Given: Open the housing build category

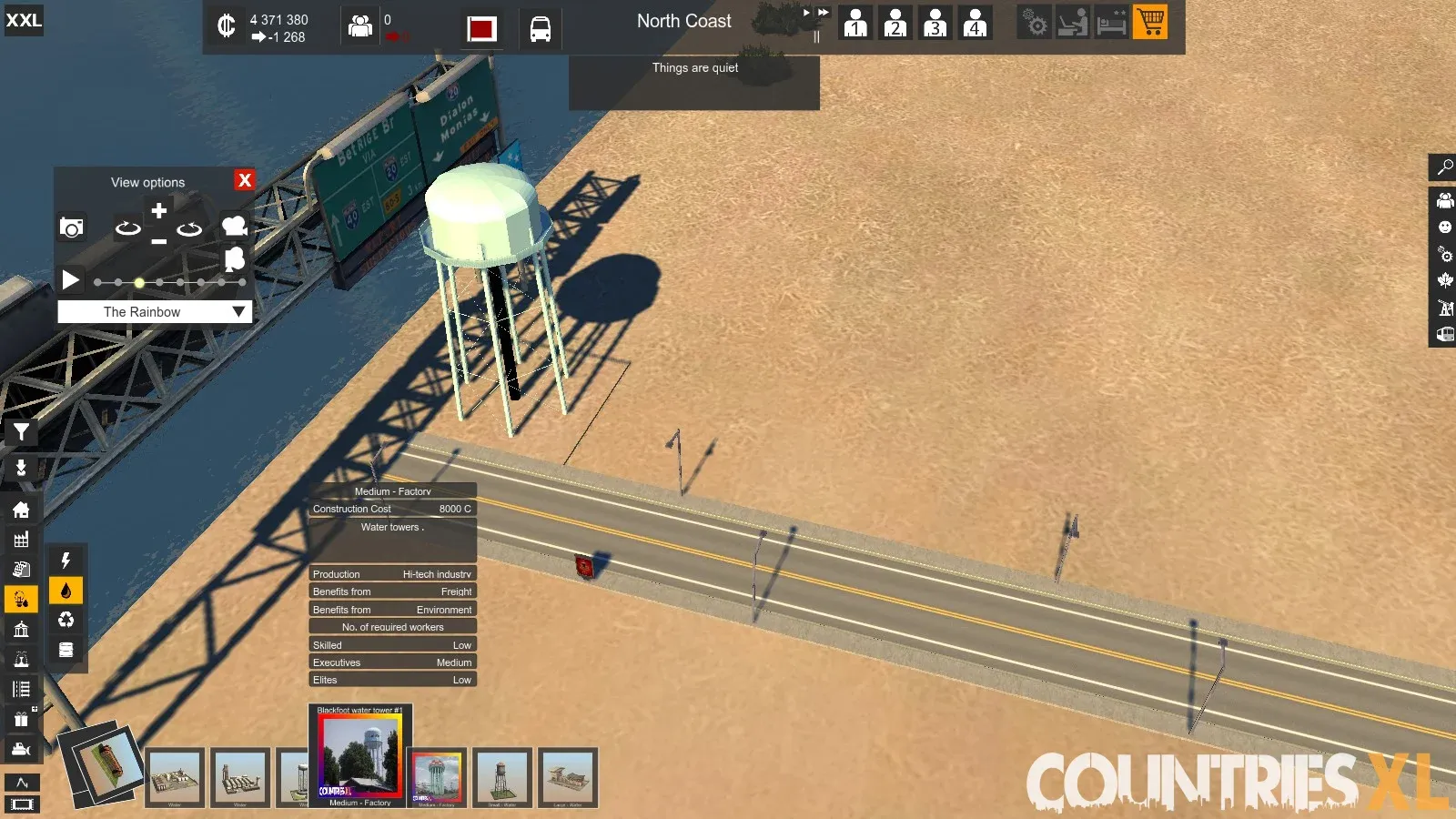Looking at the screenshot, I should click(x=21, y=510).
